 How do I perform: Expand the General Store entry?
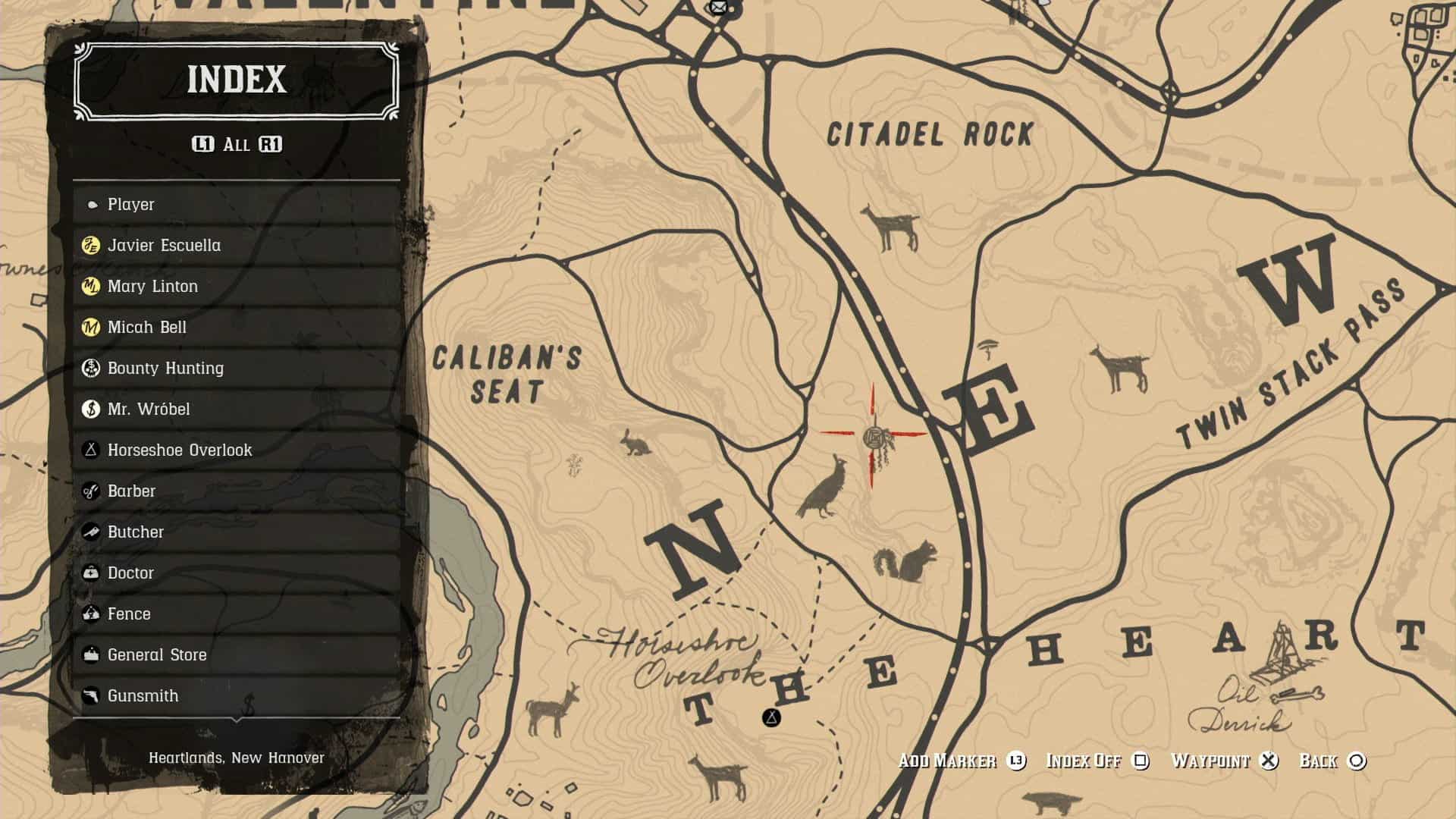tap(157, 654)
